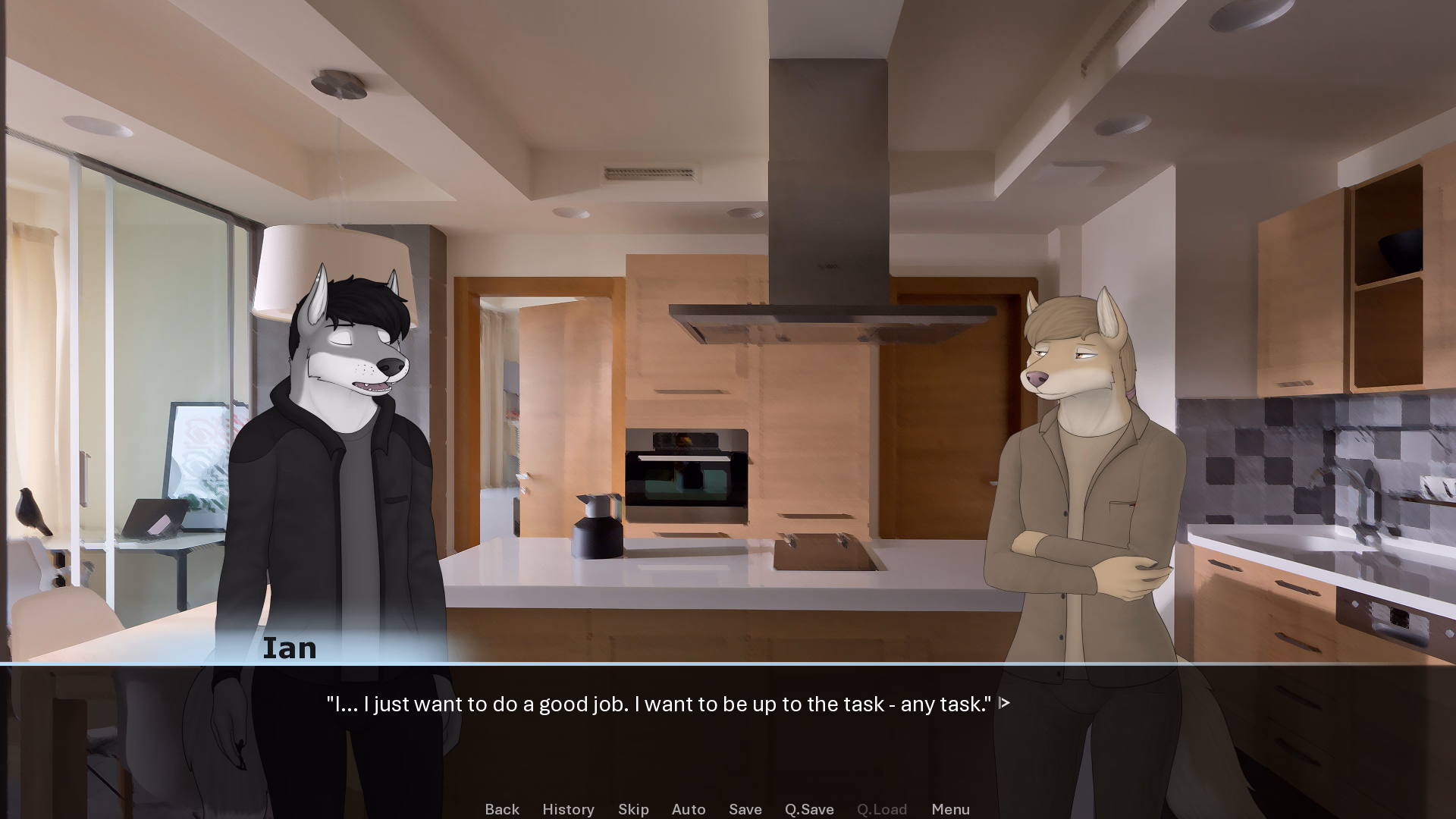Quick save with Q.Save
The image size is (1456, 819).
pyautogui.click(x=809, y=809)
